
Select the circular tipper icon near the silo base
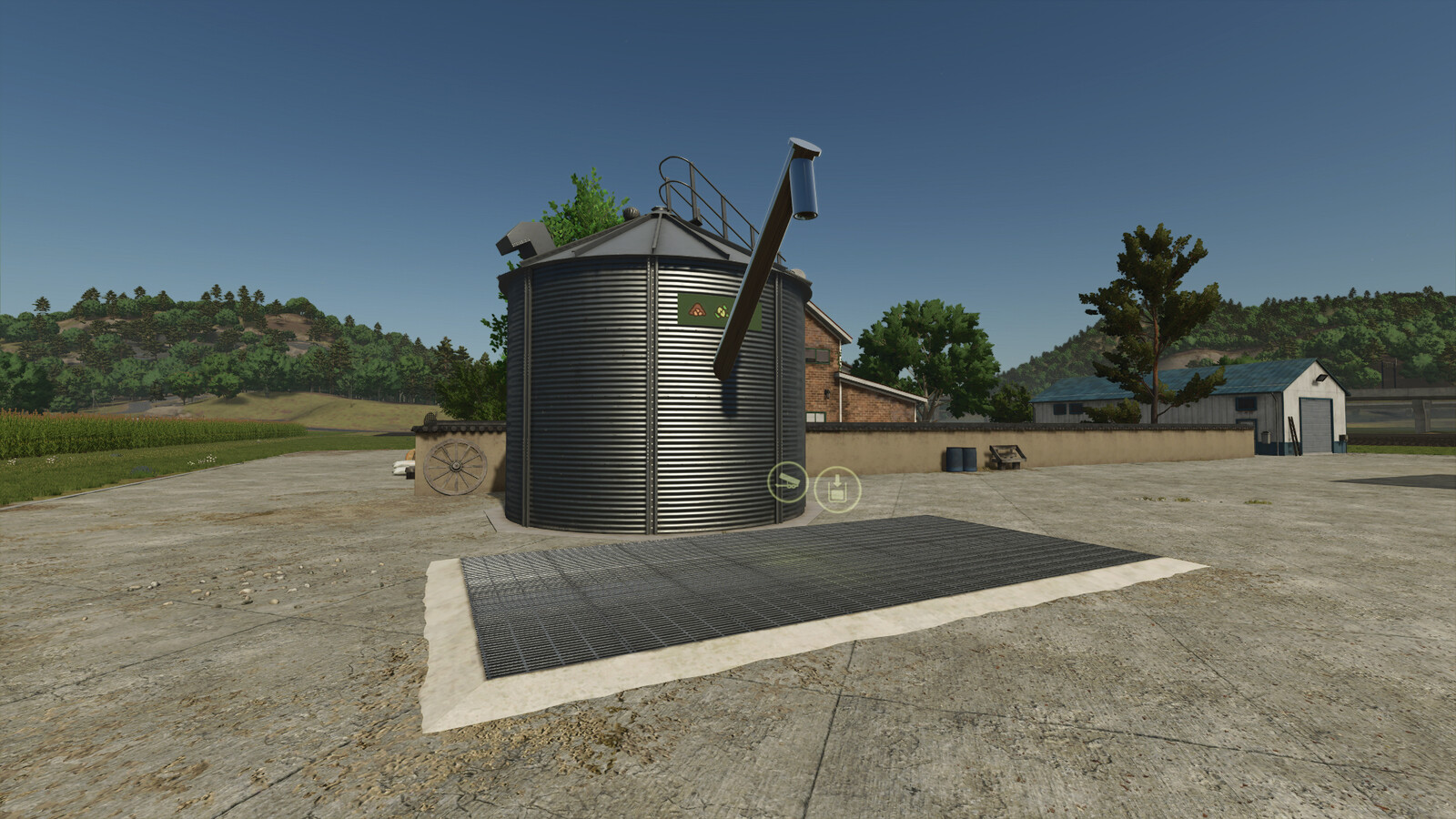point(788,482)
